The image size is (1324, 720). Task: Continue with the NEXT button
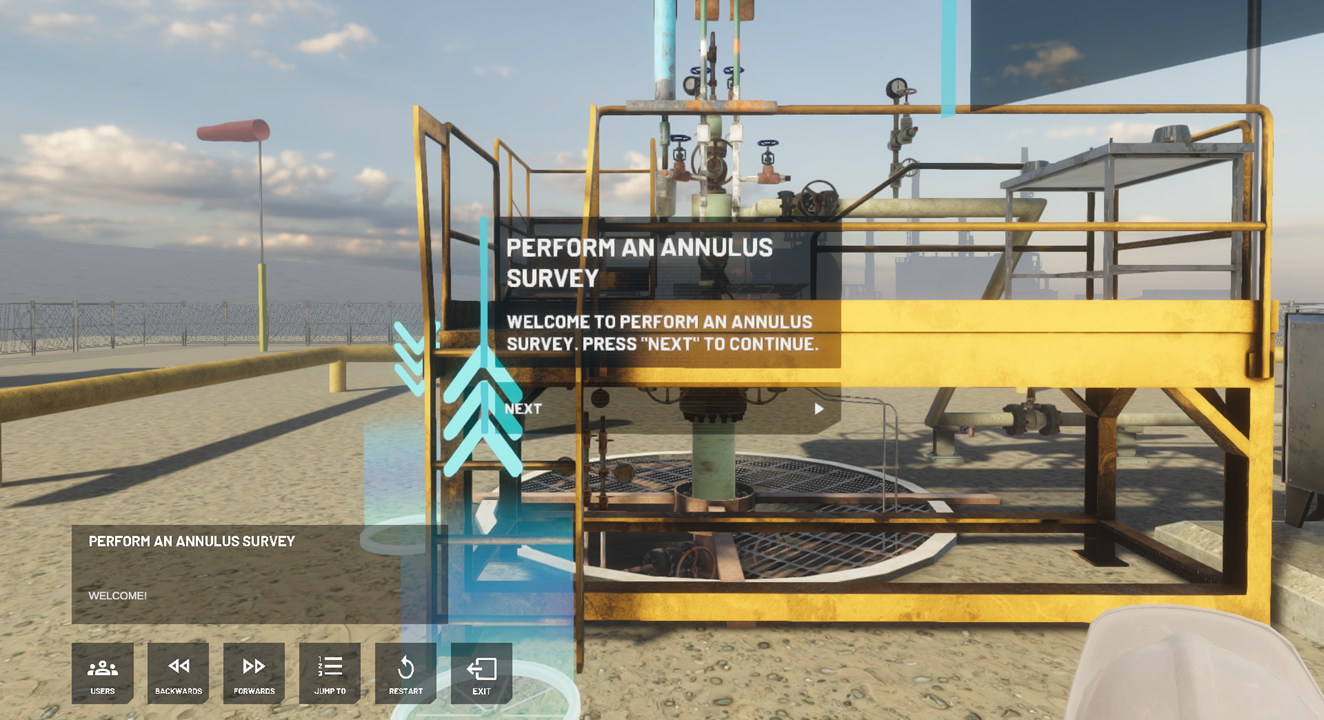[x=665, y=409]
